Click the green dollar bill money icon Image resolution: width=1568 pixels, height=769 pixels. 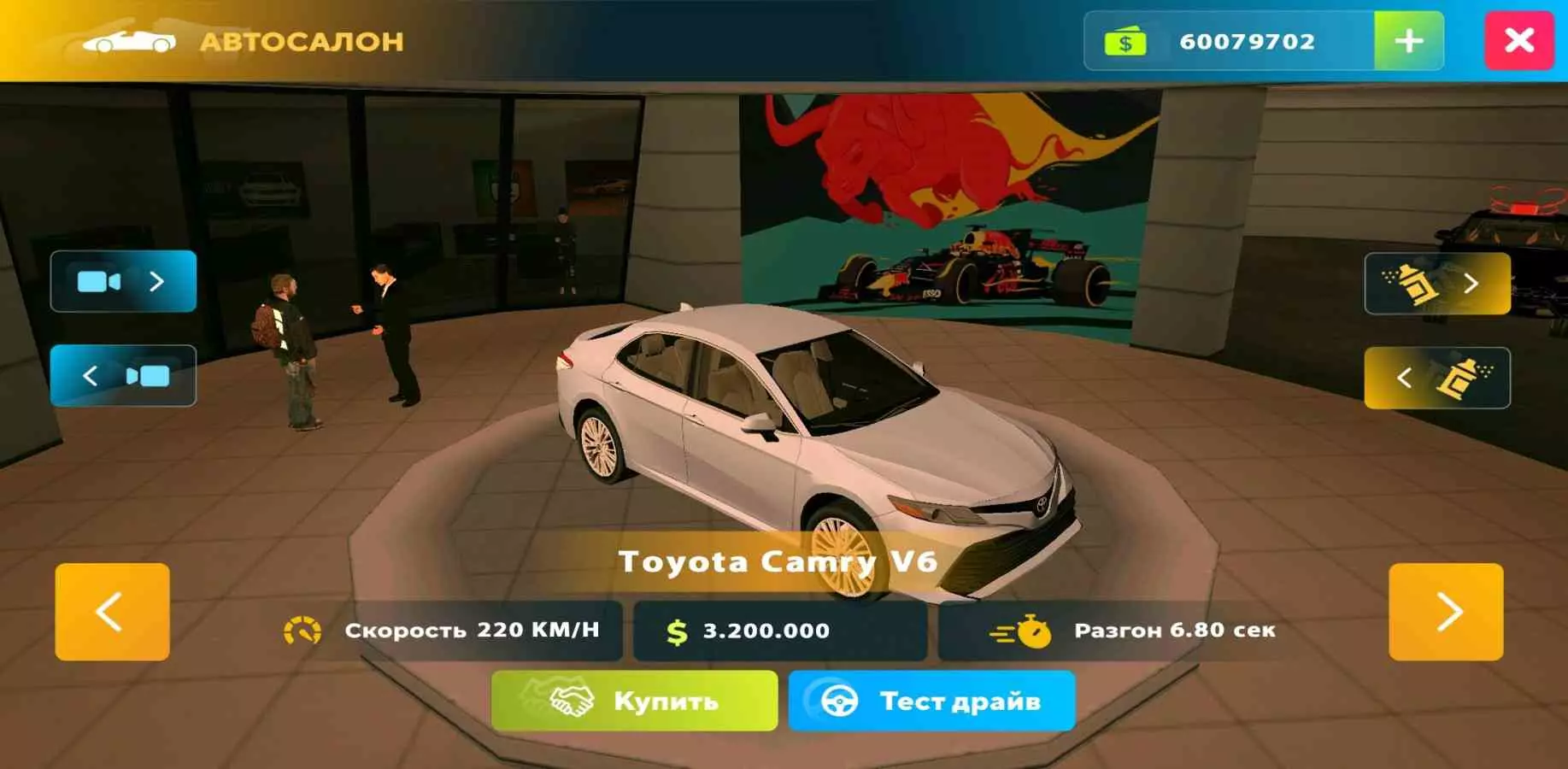tap(1125, 41)
